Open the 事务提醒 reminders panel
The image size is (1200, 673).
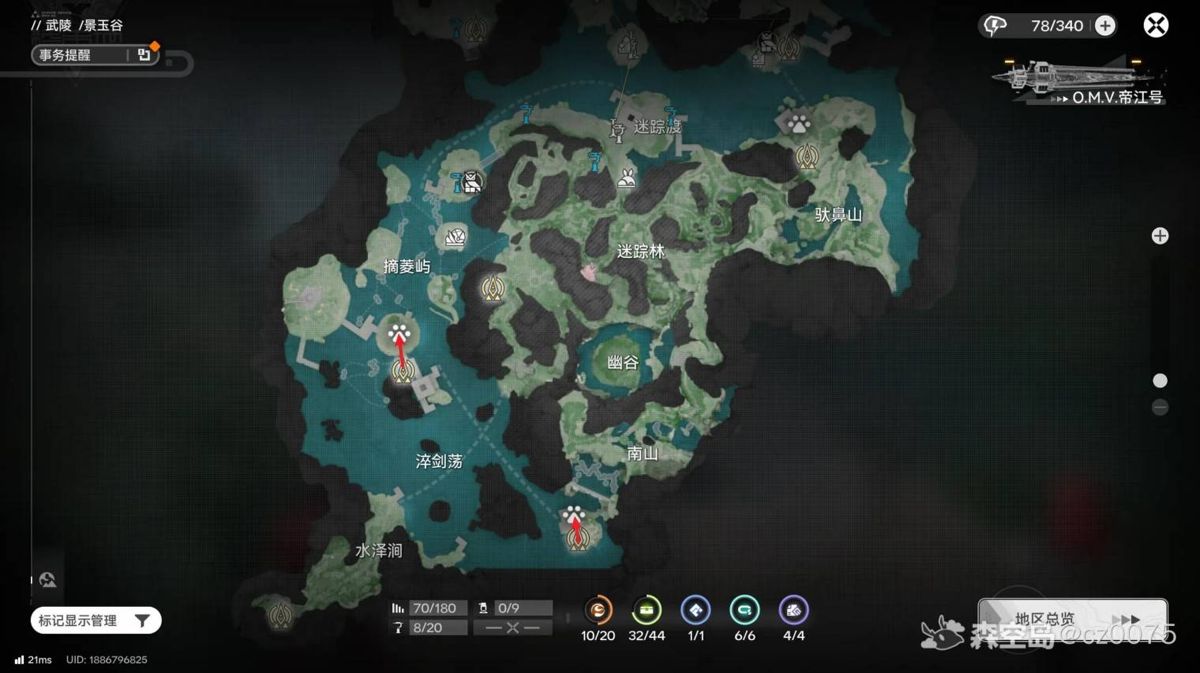click(x=92, y=56)
